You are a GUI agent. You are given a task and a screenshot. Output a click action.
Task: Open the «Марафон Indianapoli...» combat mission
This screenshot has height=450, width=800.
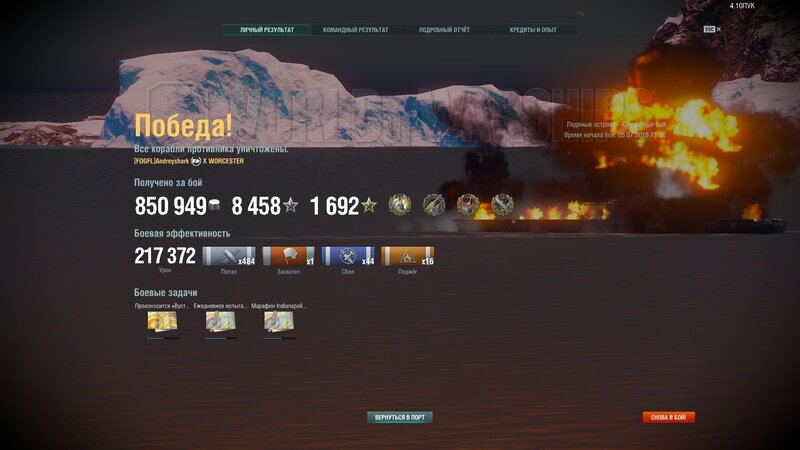pos(278,321)
